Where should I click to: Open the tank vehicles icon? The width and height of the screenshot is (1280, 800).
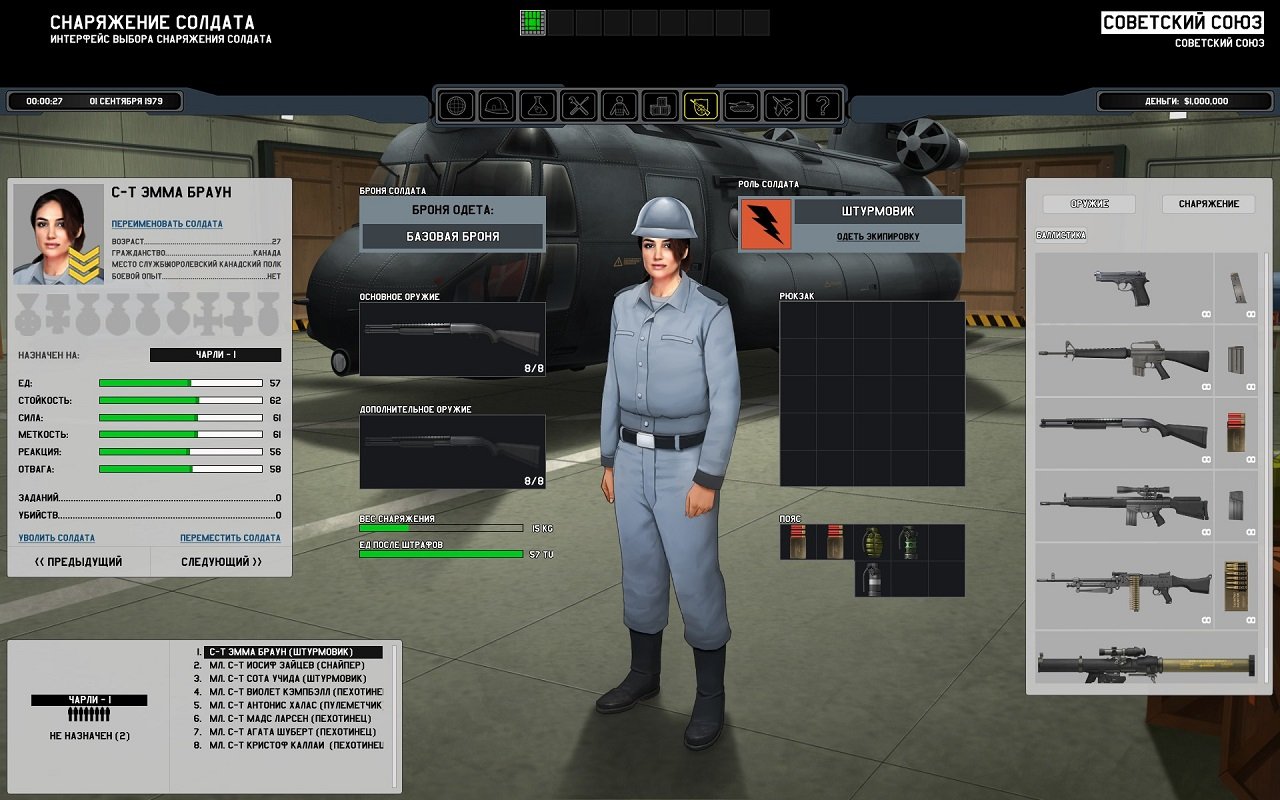pos(740,105)
